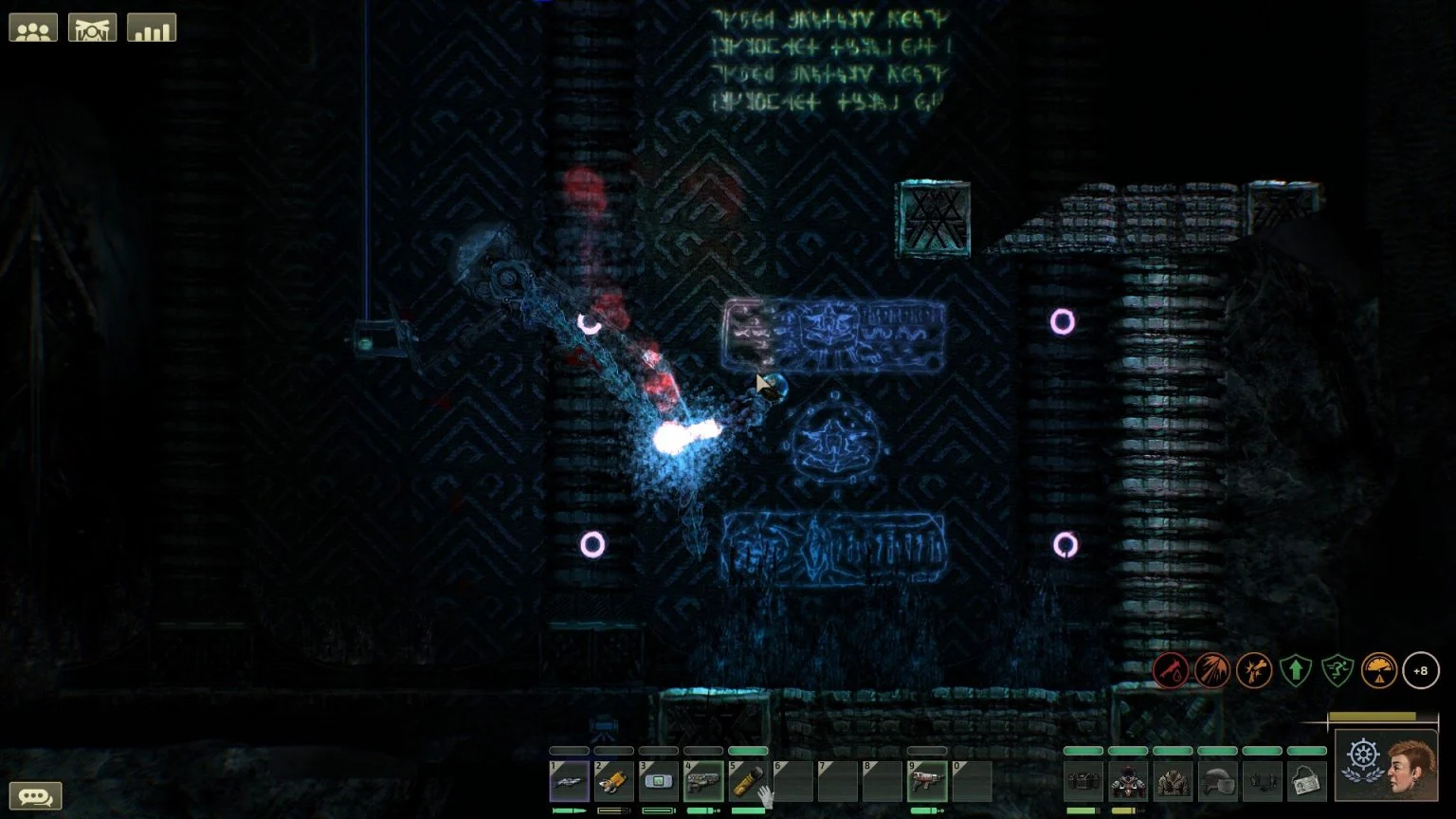Select the assault rifle in hotbar slot 9
This screenshot has width=1456, height=819.
[x=924, y=781]
